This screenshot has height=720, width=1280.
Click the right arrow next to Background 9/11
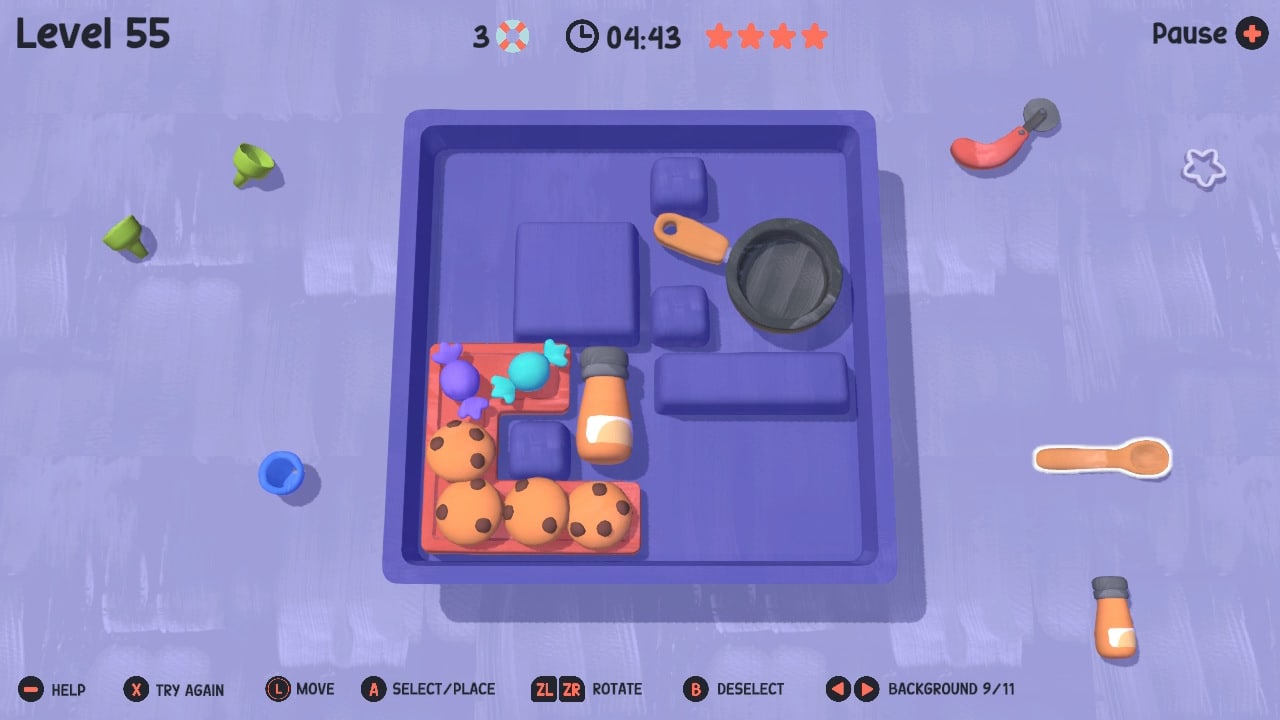coord(866,689)
